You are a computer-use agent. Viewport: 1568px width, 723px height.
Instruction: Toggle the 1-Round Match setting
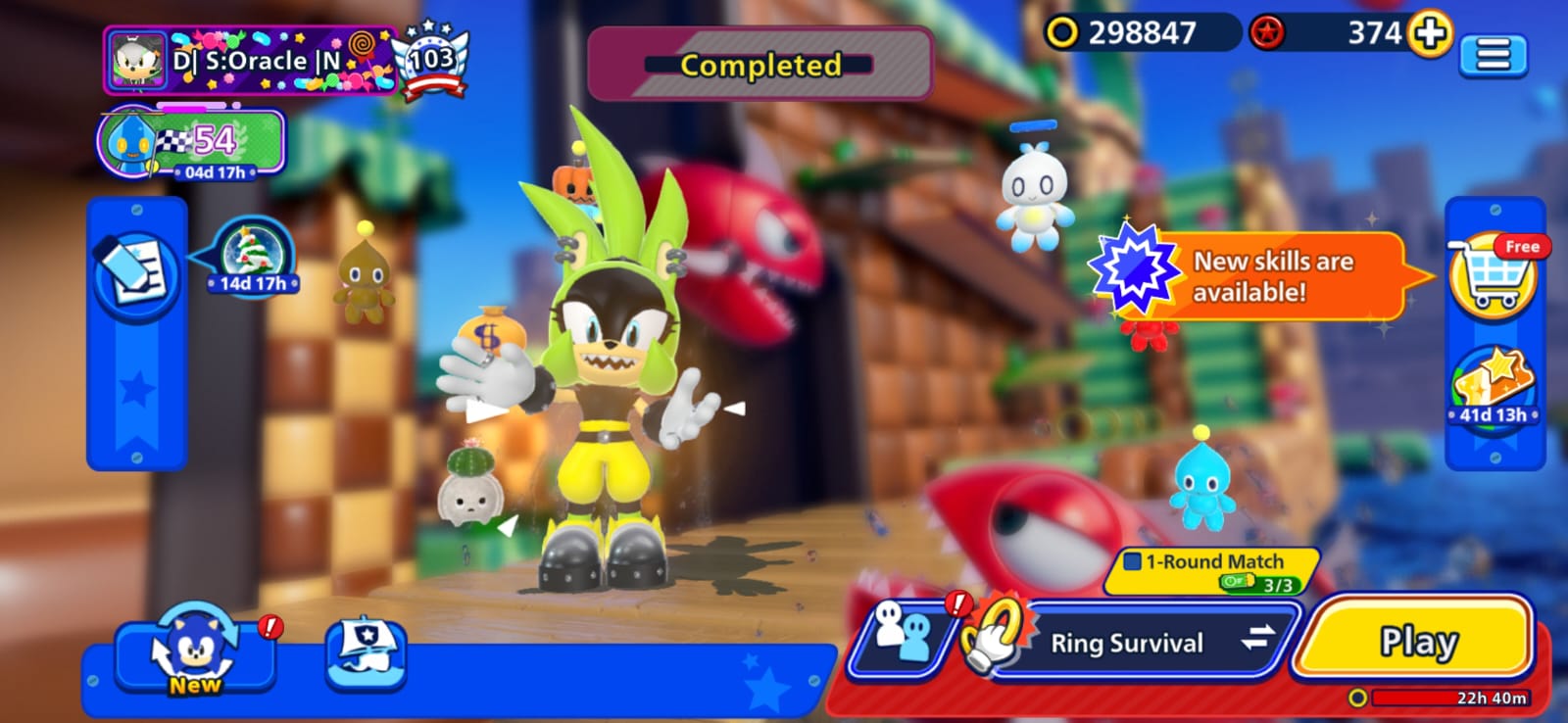[1212, 569]
